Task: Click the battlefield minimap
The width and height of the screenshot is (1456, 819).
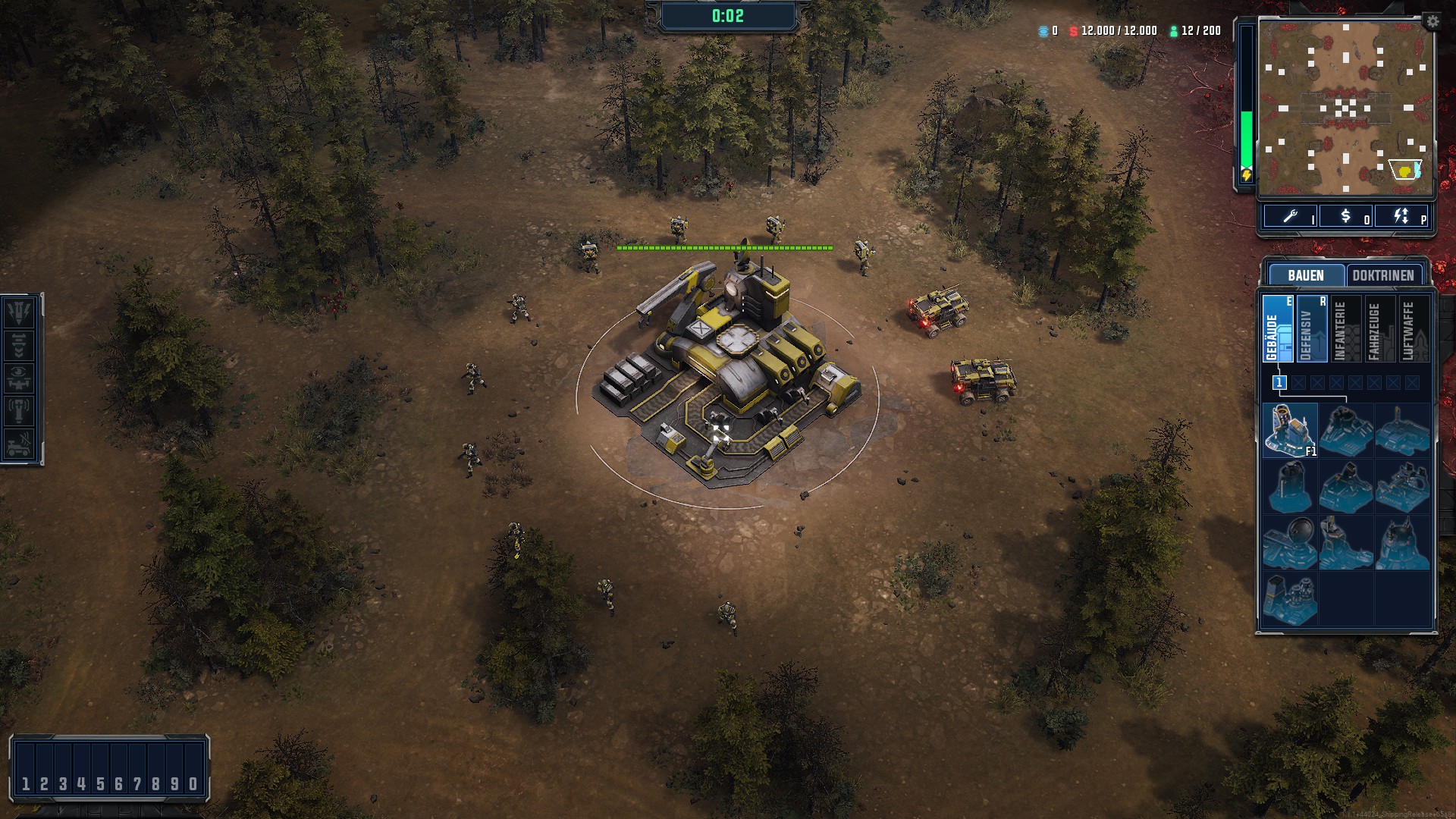Action: coord(1345,106)
